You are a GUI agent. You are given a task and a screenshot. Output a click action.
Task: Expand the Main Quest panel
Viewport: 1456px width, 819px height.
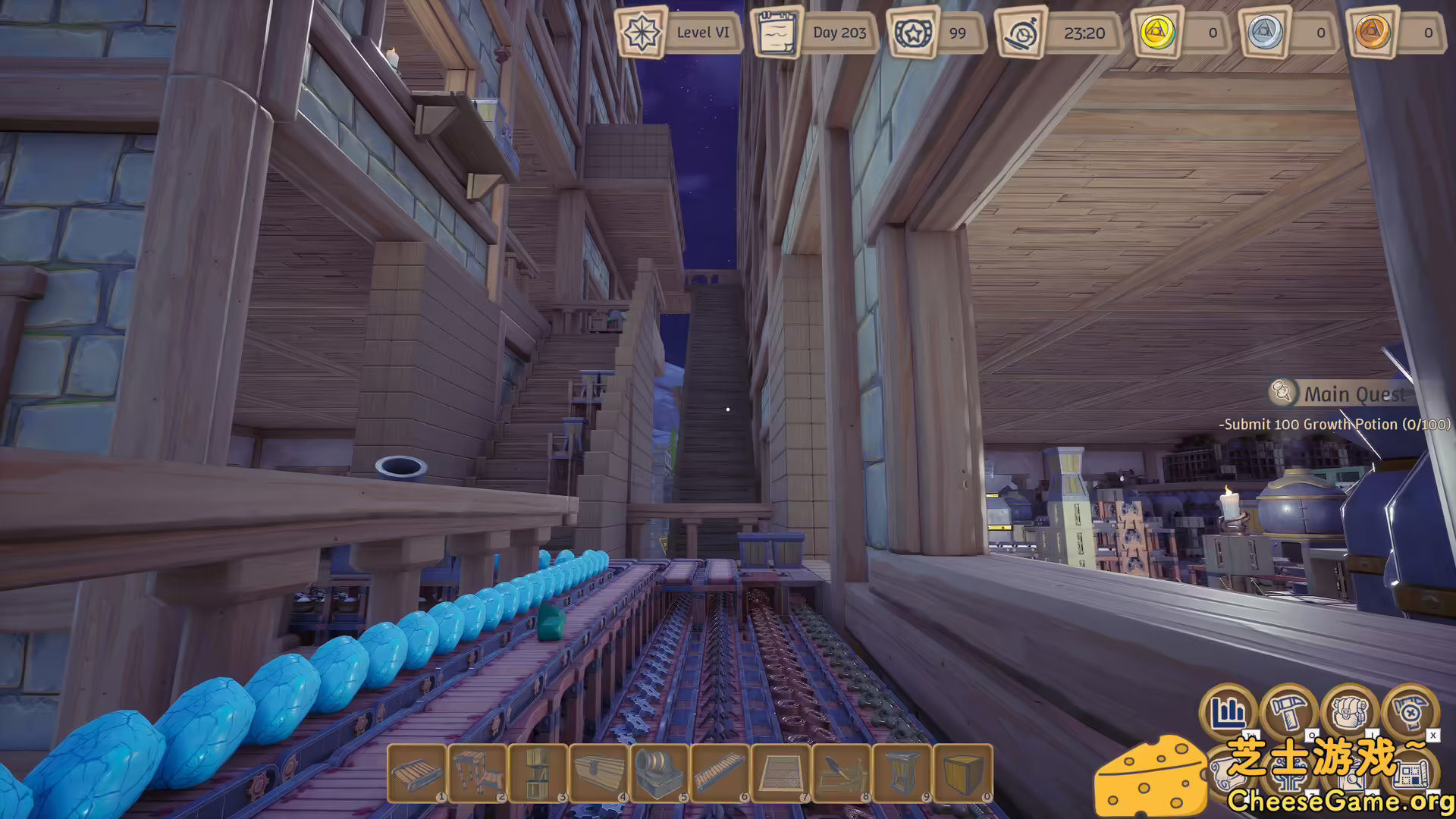pos(1354,394)
